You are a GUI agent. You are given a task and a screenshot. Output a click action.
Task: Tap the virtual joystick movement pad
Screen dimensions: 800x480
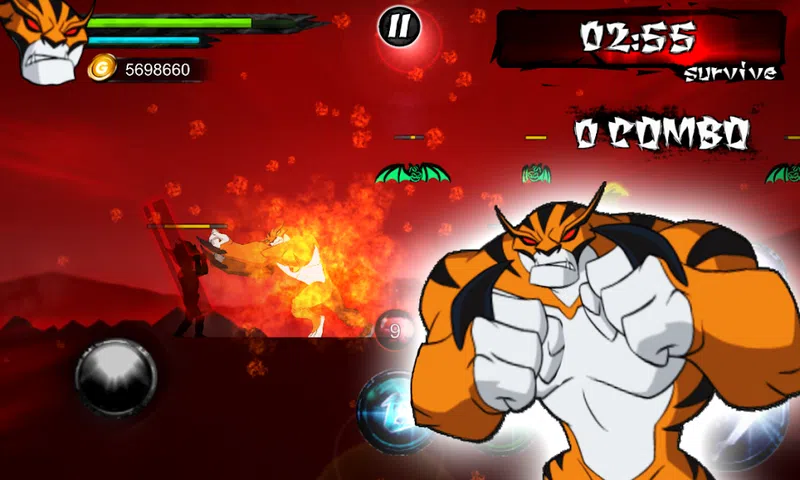[x=116, y=378]
